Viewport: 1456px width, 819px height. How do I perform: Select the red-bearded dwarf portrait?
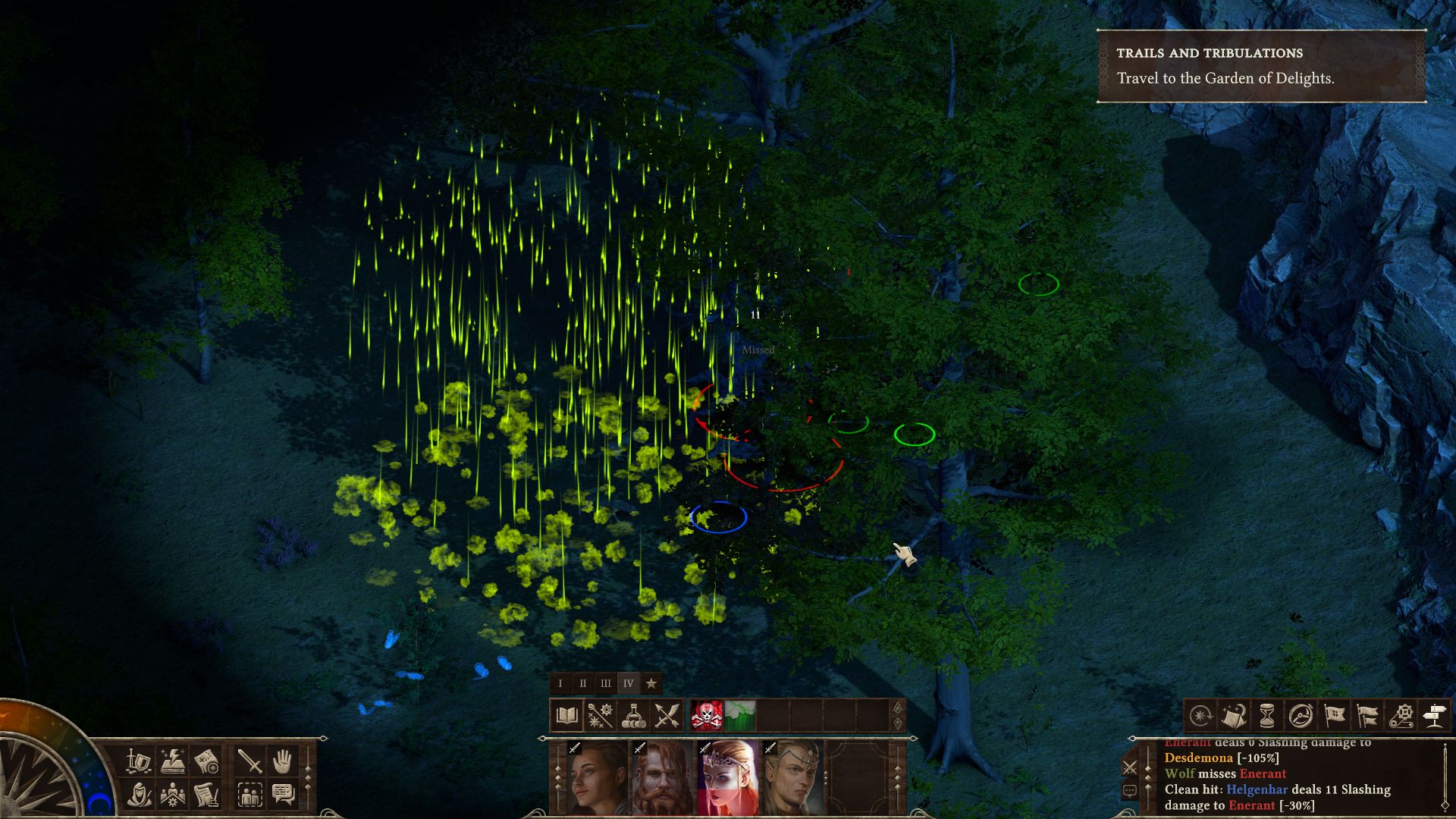click(x=664, y=779)
